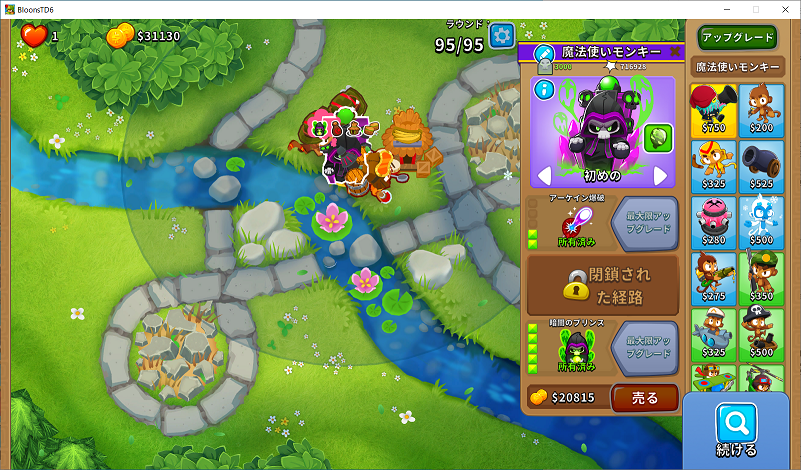Switch targeting with the right arrow

tap(660, 176)
